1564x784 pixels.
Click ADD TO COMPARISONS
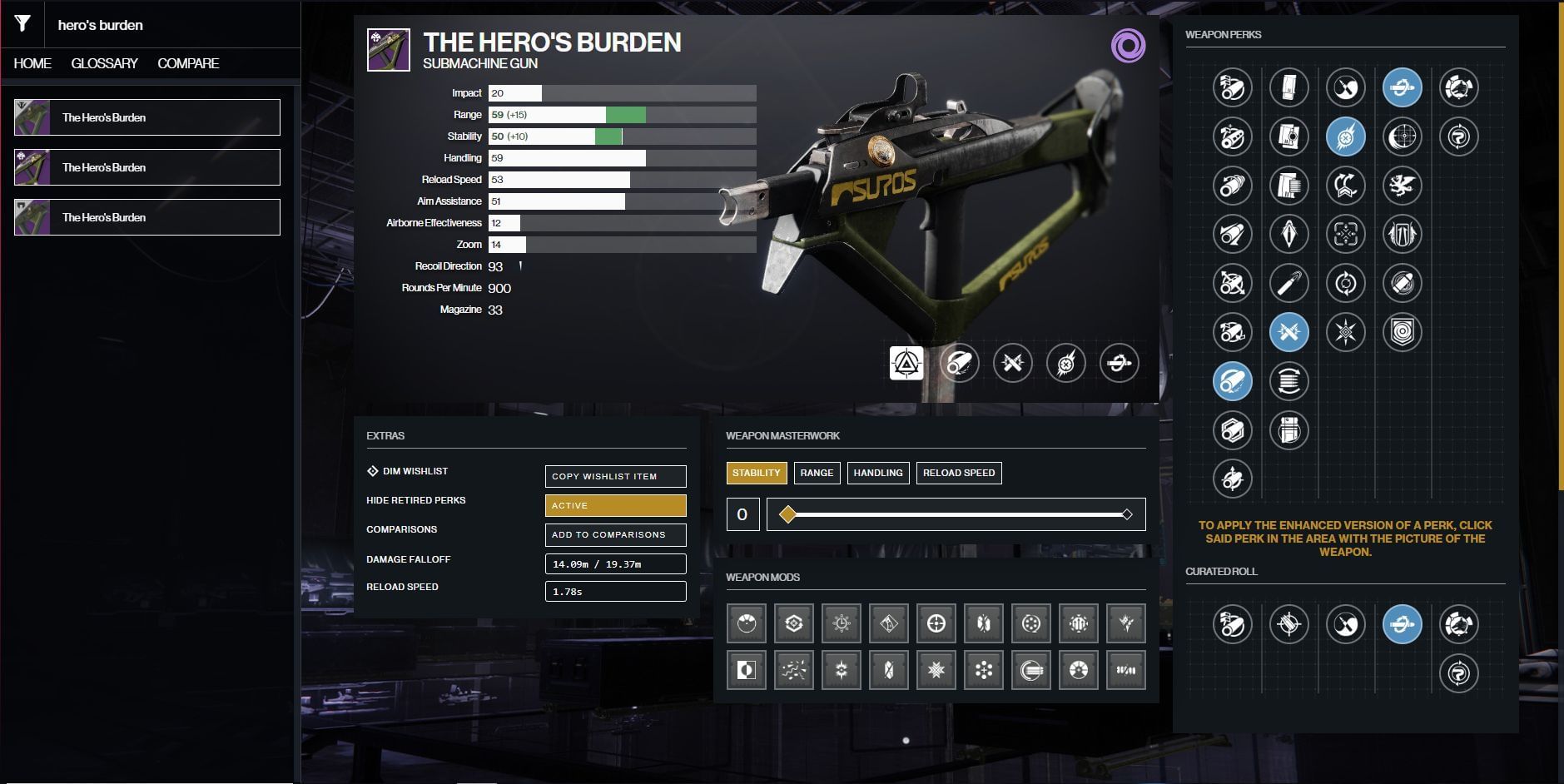click(615, 534)
